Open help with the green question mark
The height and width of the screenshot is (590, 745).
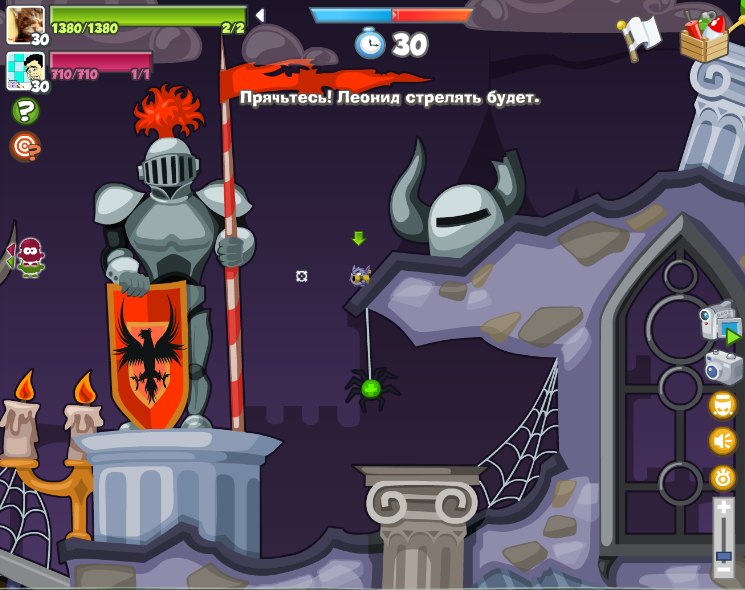click(x=24, y=111)
